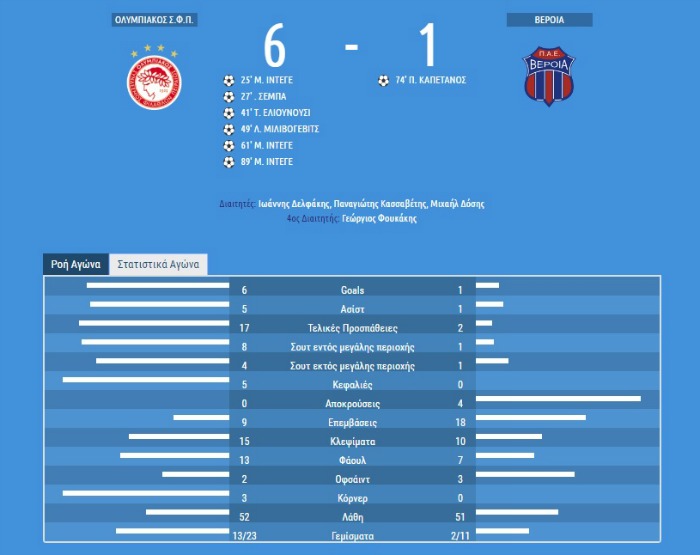Open the ΟΛΥΜΠΙΑΚΟΣ Σ.Φ.Π. team name label
This screenshot has width=700, height=555.
pyautogui.click(x=153, y=20)
